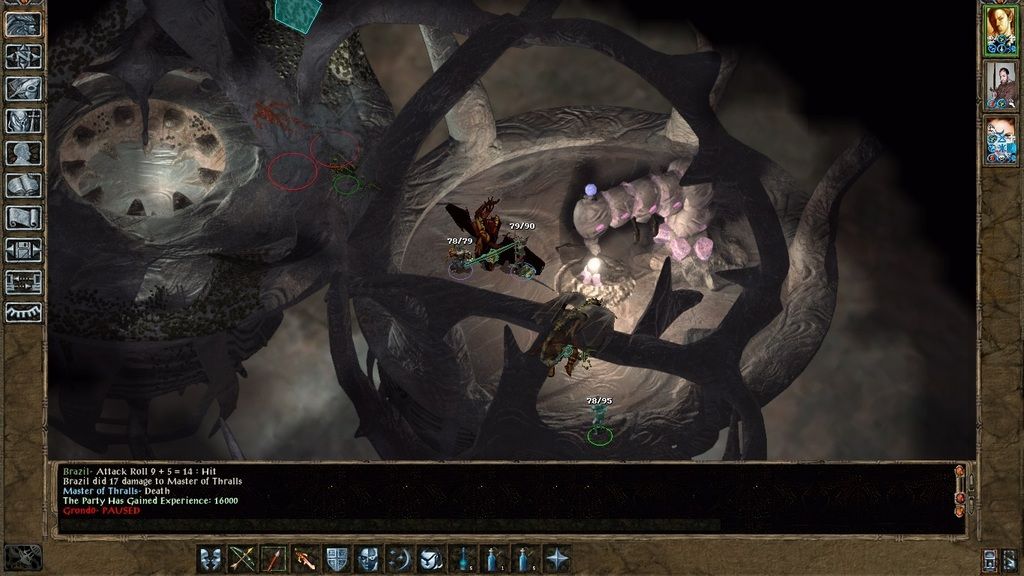1024x576 pixels.
Task: Show the character record with the bust icon
Action: point(23,153)
